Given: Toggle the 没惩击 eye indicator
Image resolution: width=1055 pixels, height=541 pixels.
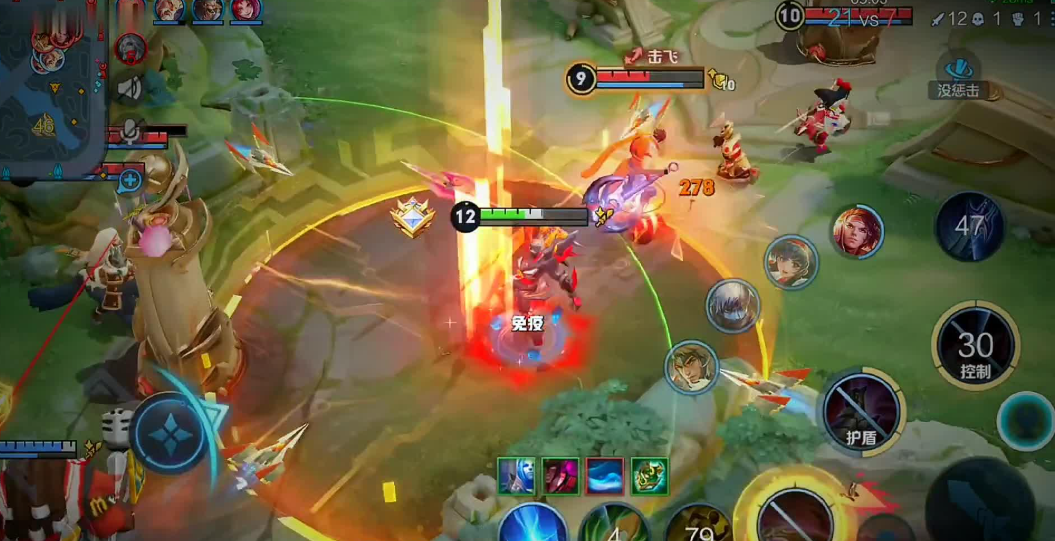Looking at the screenshot, I should 958,71.
